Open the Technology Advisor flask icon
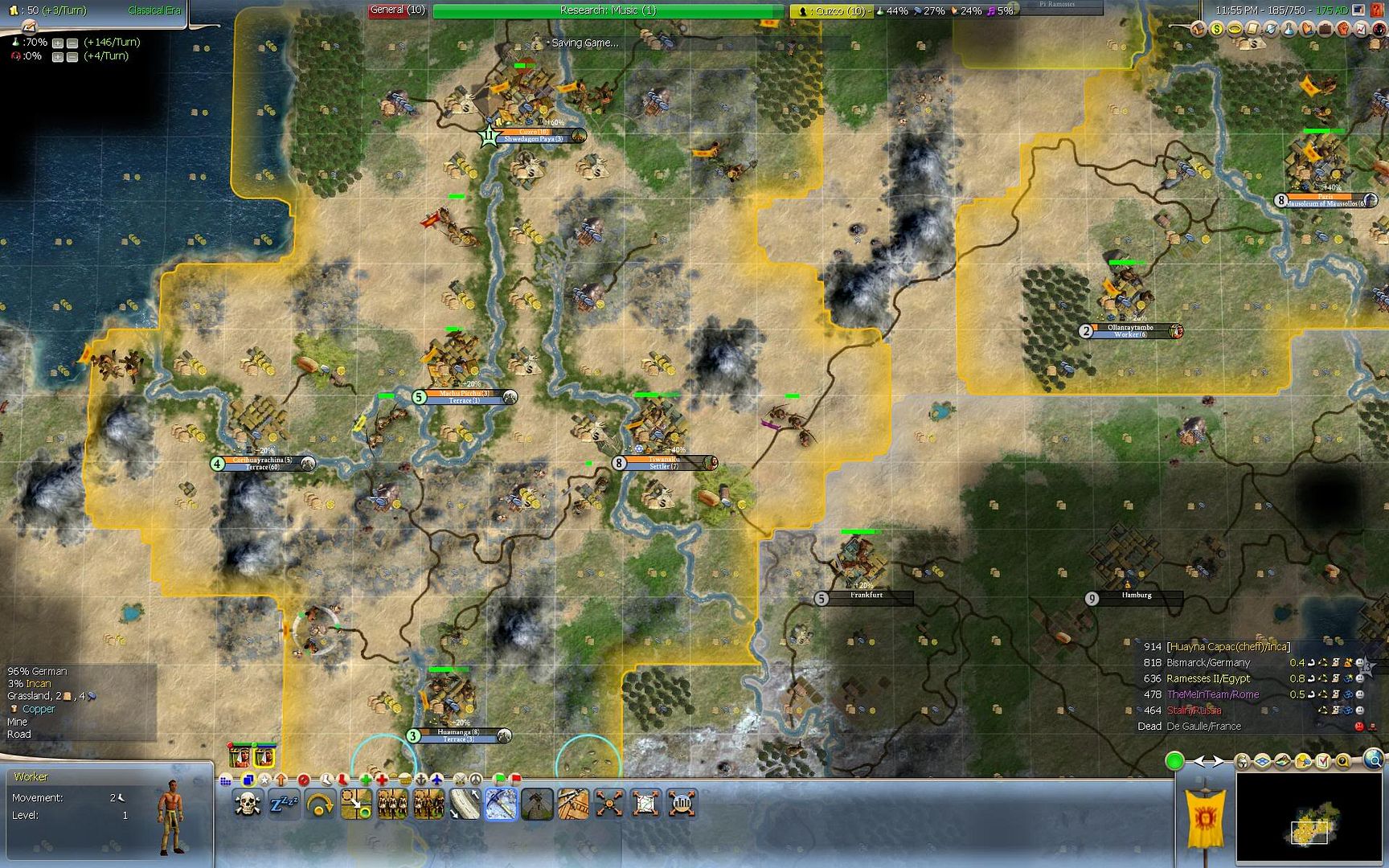 (1289, 30)
